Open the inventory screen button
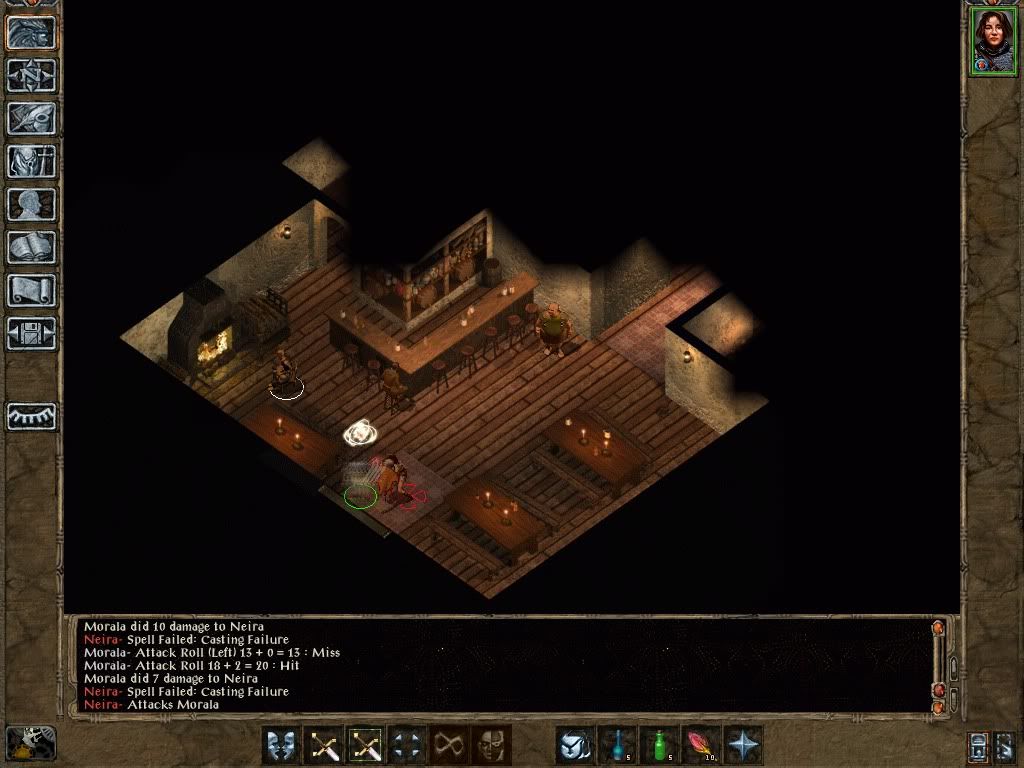The image size is (1024, 768). click(x=31, y=160)
